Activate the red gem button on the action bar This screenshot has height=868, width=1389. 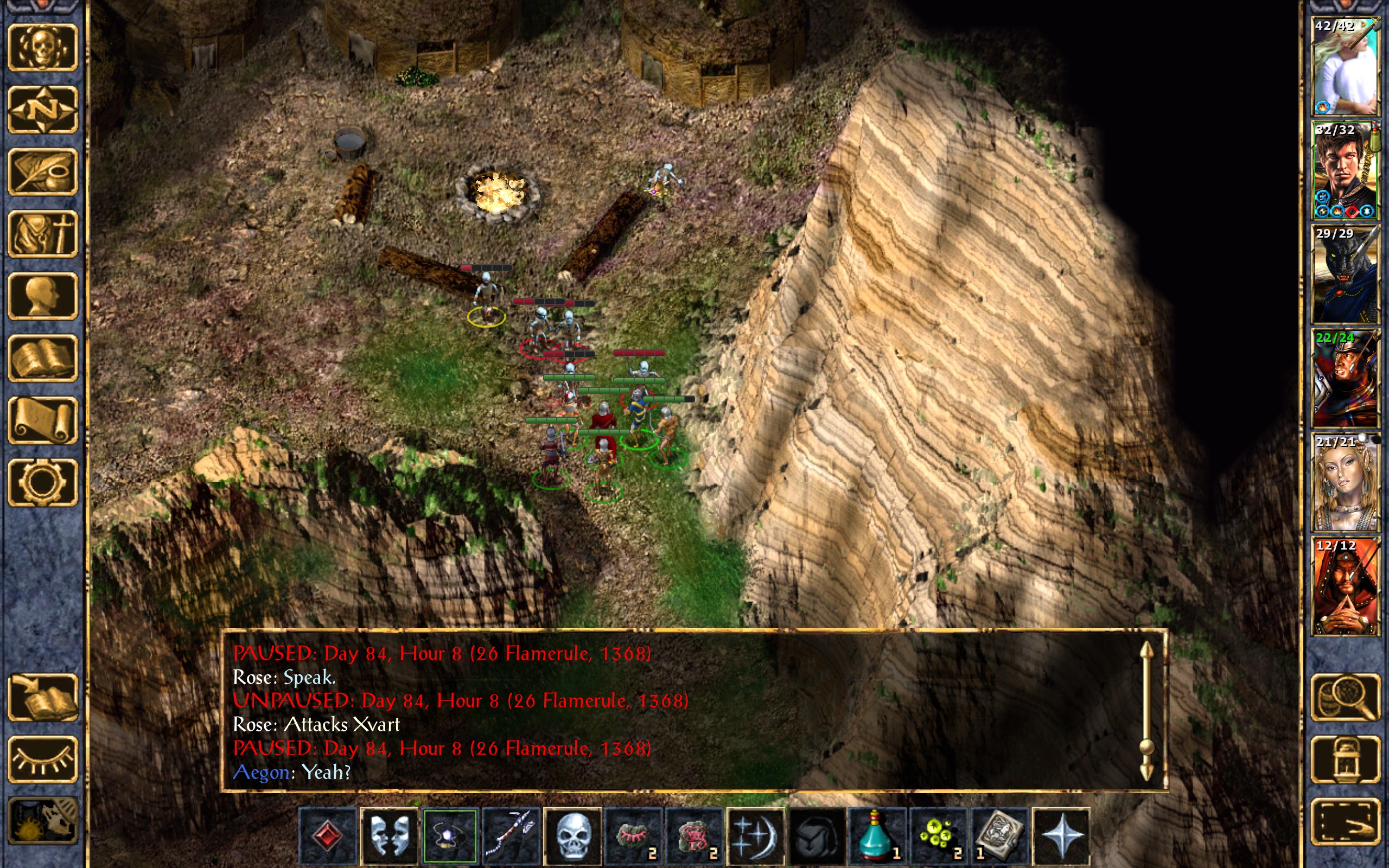[x=327, y=835]
